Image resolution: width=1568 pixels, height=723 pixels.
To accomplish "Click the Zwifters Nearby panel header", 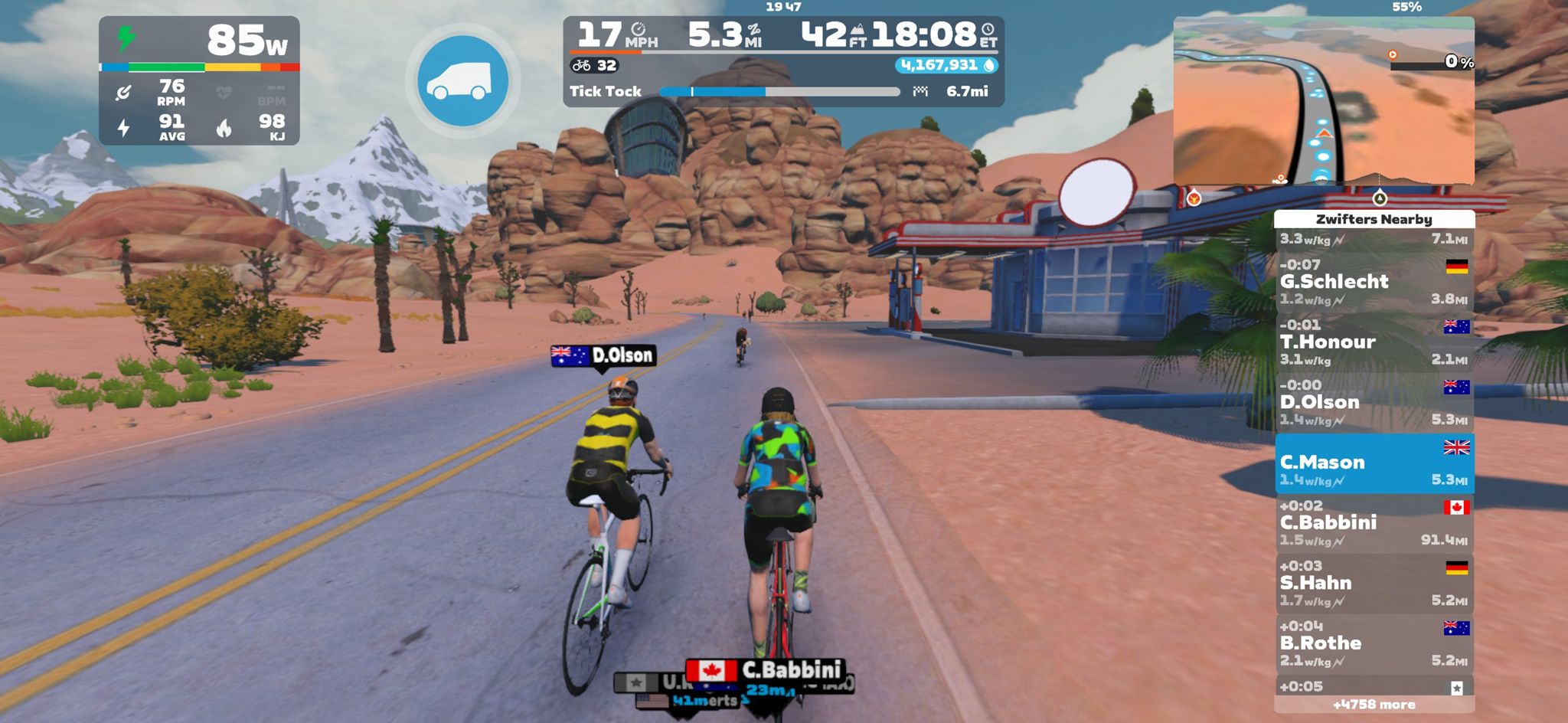I will tap(1374, 218).
